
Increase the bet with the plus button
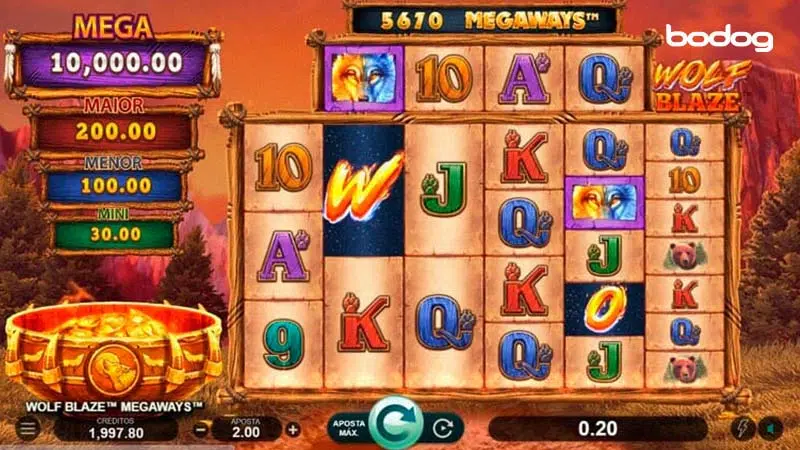(x=293, y=429)
